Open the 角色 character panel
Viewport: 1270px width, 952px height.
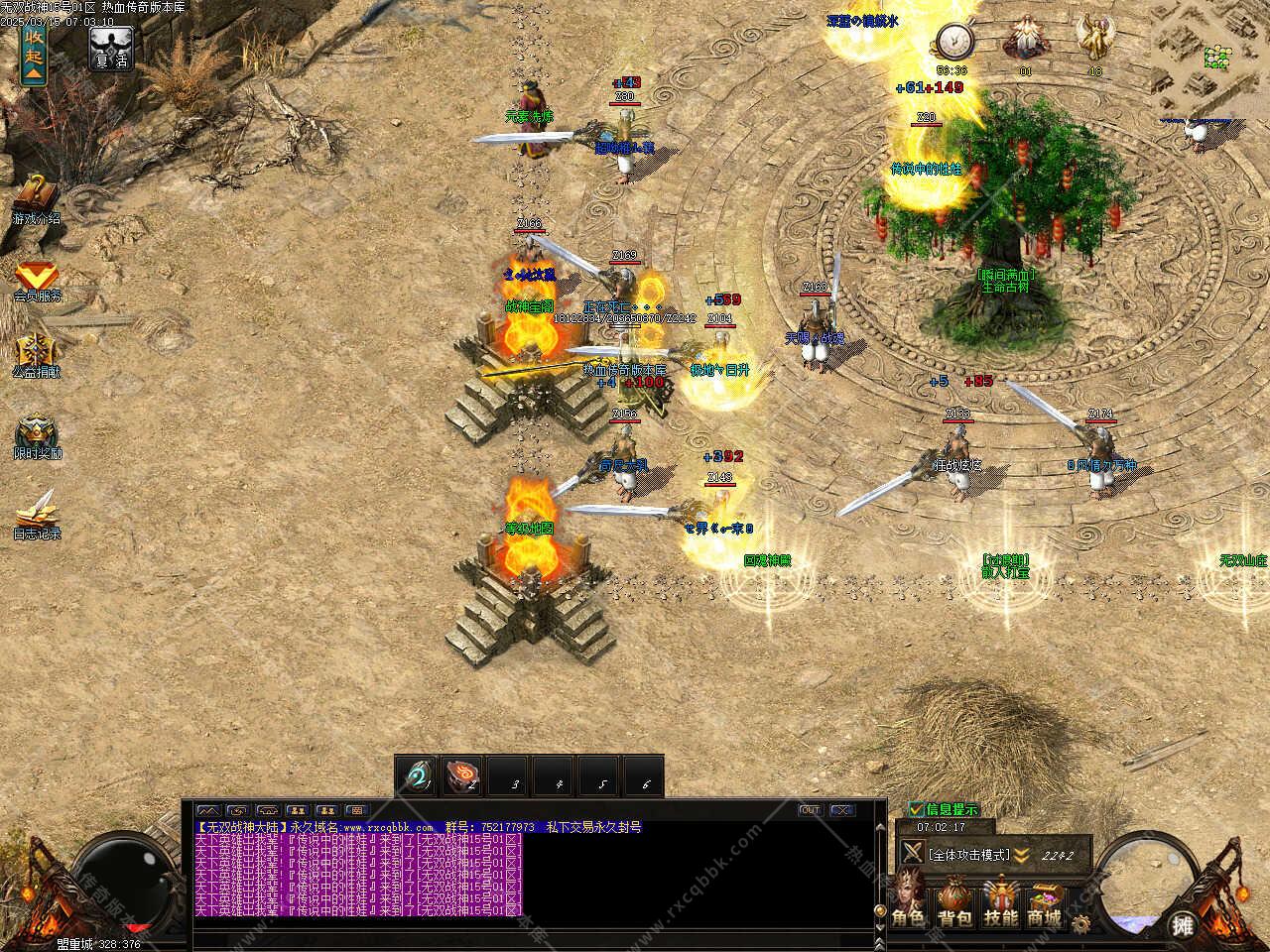click(907, 902)
